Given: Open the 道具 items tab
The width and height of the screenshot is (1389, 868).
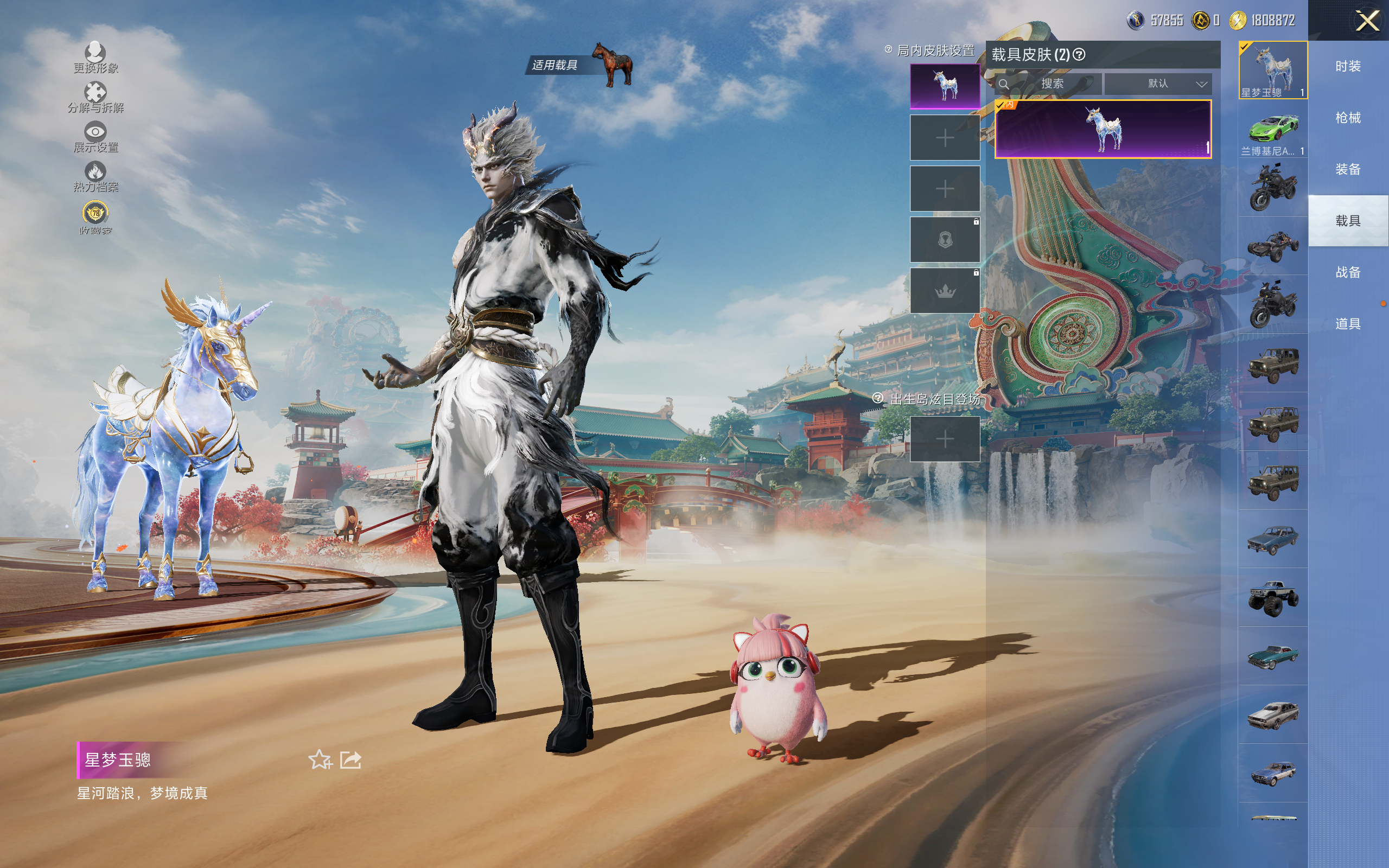Looking at the screenshot, I should 1348,324.
